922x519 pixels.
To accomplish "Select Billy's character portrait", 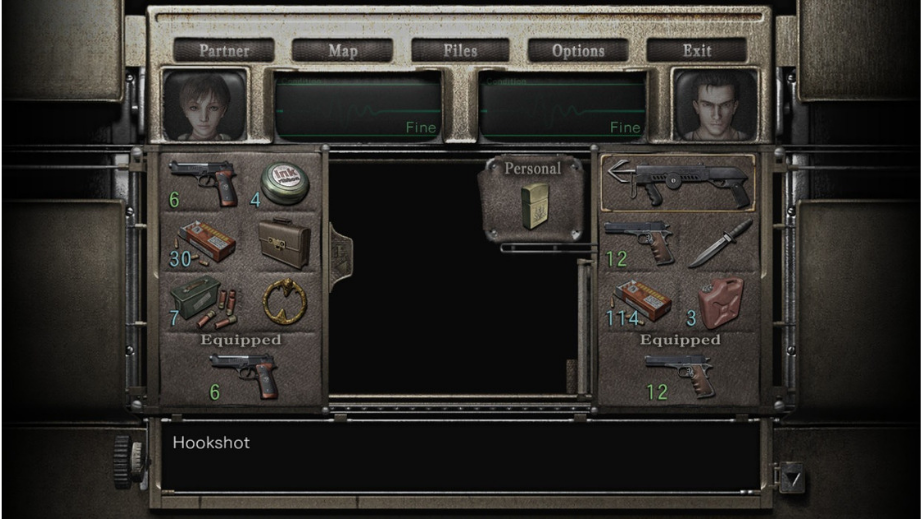I will 714,105.
